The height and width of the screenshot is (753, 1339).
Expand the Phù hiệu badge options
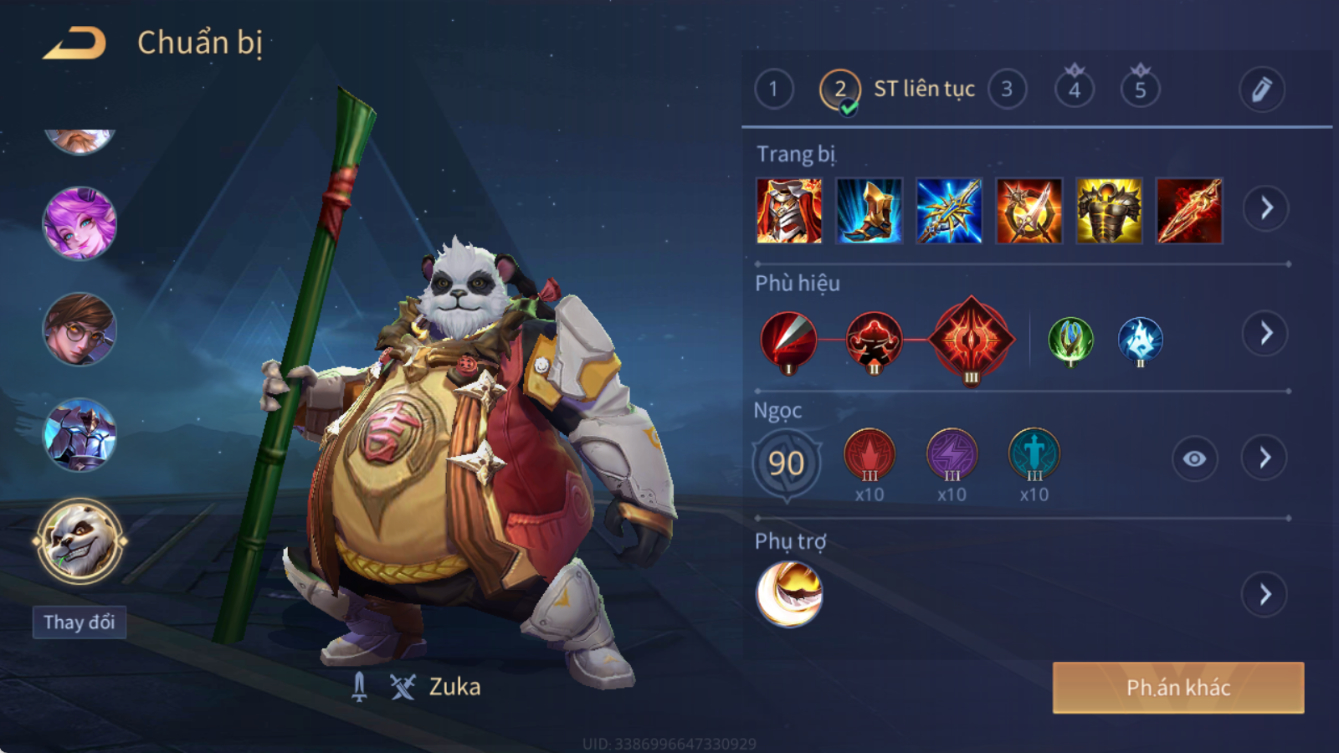1265,333
